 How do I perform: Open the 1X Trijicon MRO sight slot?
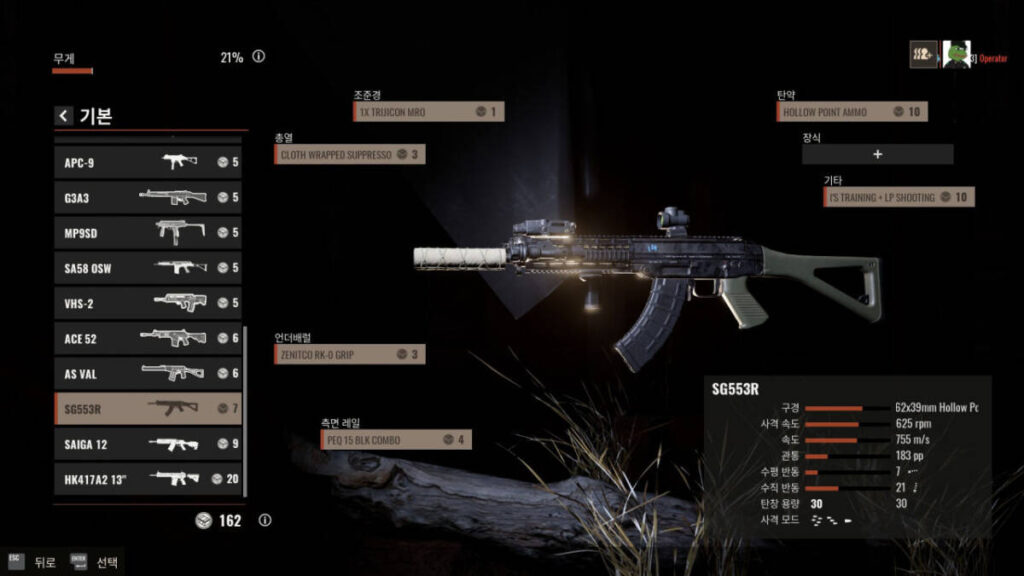pos(428,112)
